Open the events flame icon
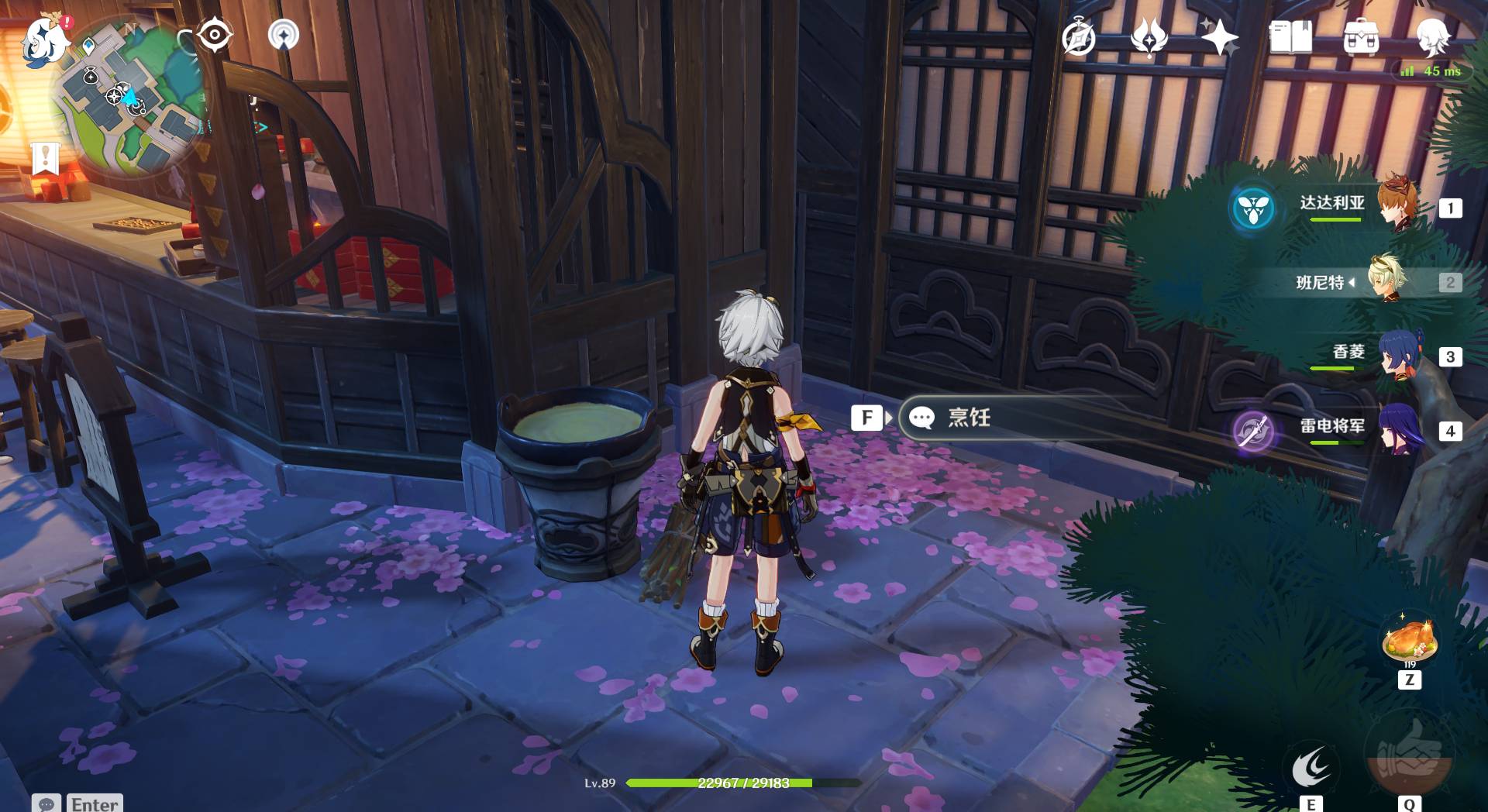This screenshot has height=812, width=1488. 1149,37
